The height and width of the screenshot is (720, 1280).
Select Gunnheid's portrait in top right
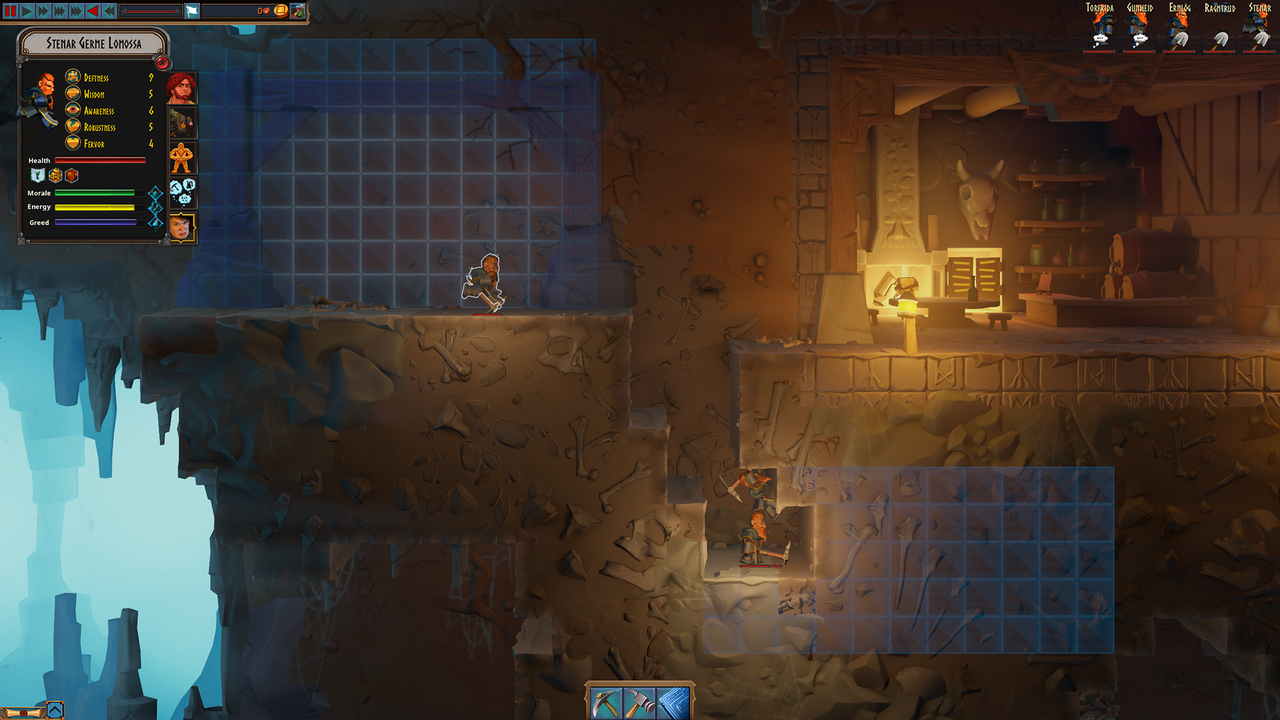click(x=1138, y=25)
